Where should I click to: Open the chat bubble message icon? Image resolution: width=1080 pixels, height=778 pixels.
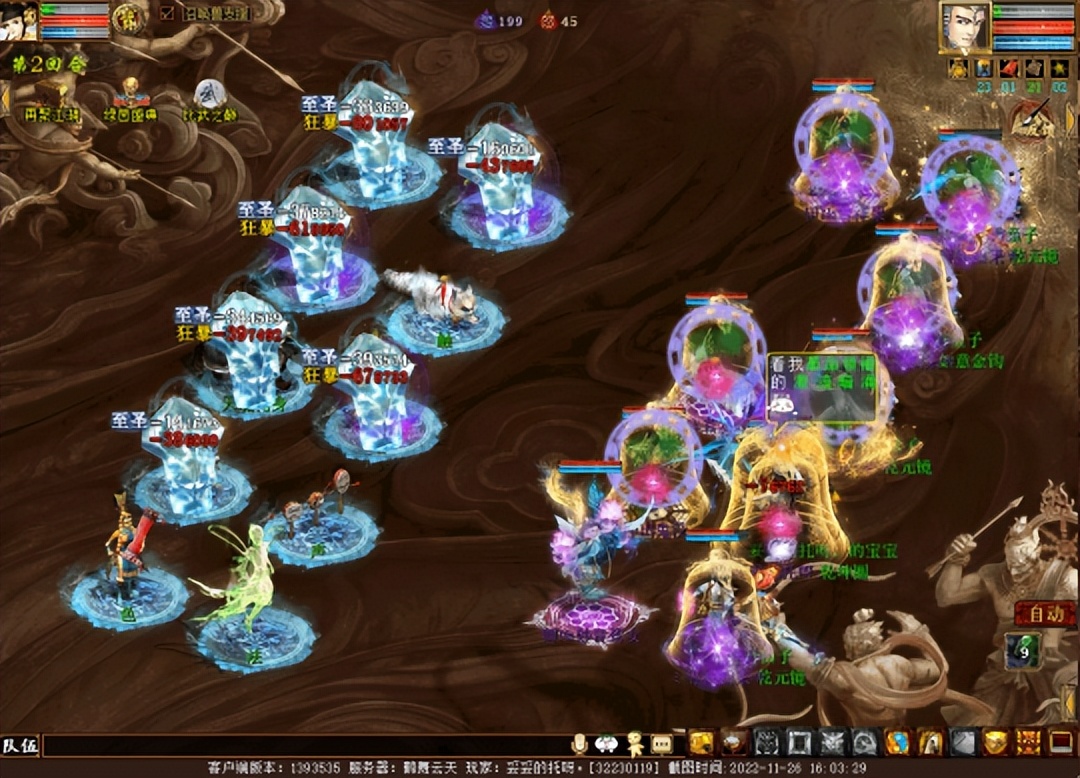click(662, 743)
